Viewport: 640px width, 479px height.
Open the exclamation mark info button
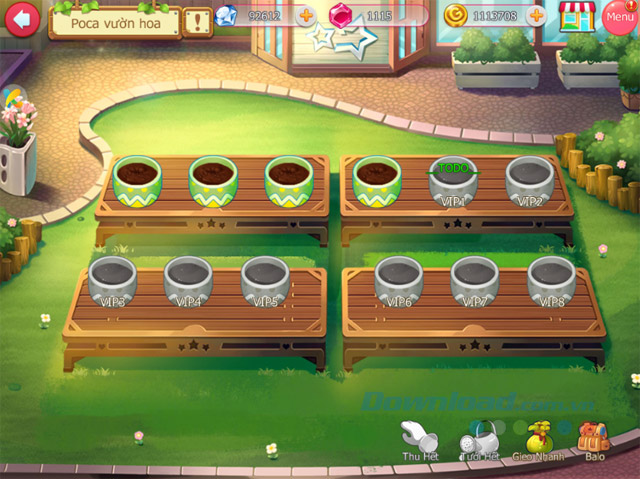[x=198, y=19]
